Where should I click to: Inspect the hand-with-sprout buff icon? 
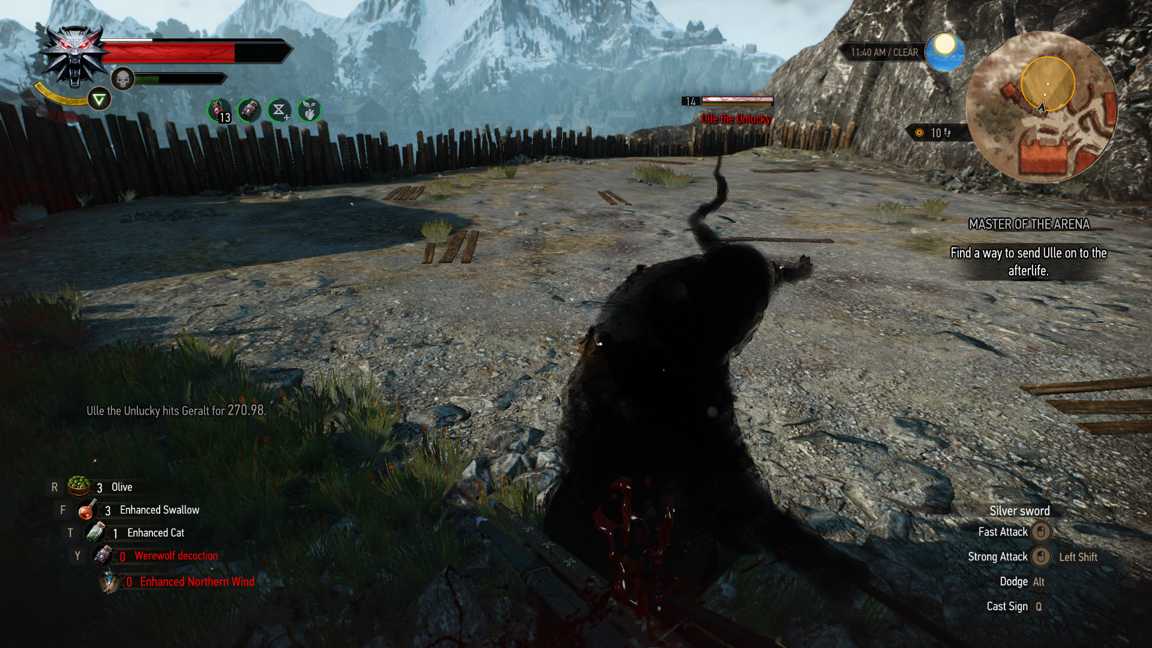coord(310,110)
